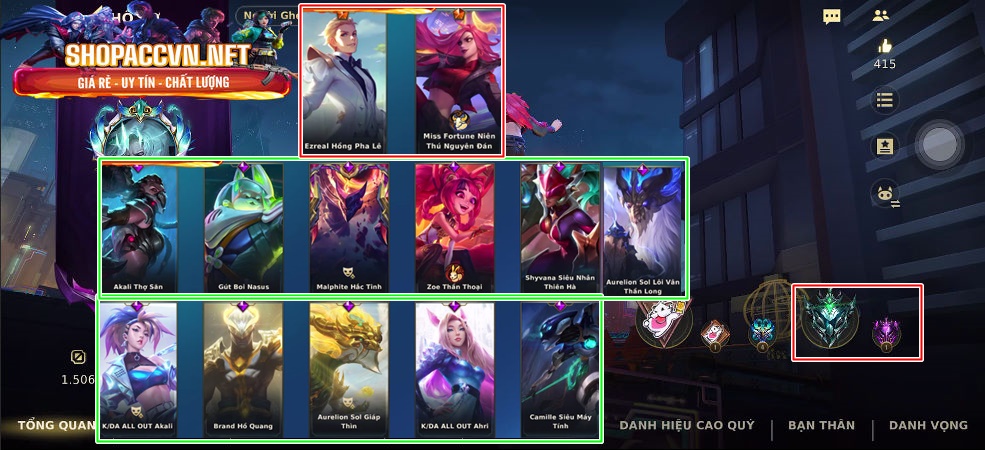
Task: Choose the Brand Hồ Quang skin card
Action: tap(243, 370)
